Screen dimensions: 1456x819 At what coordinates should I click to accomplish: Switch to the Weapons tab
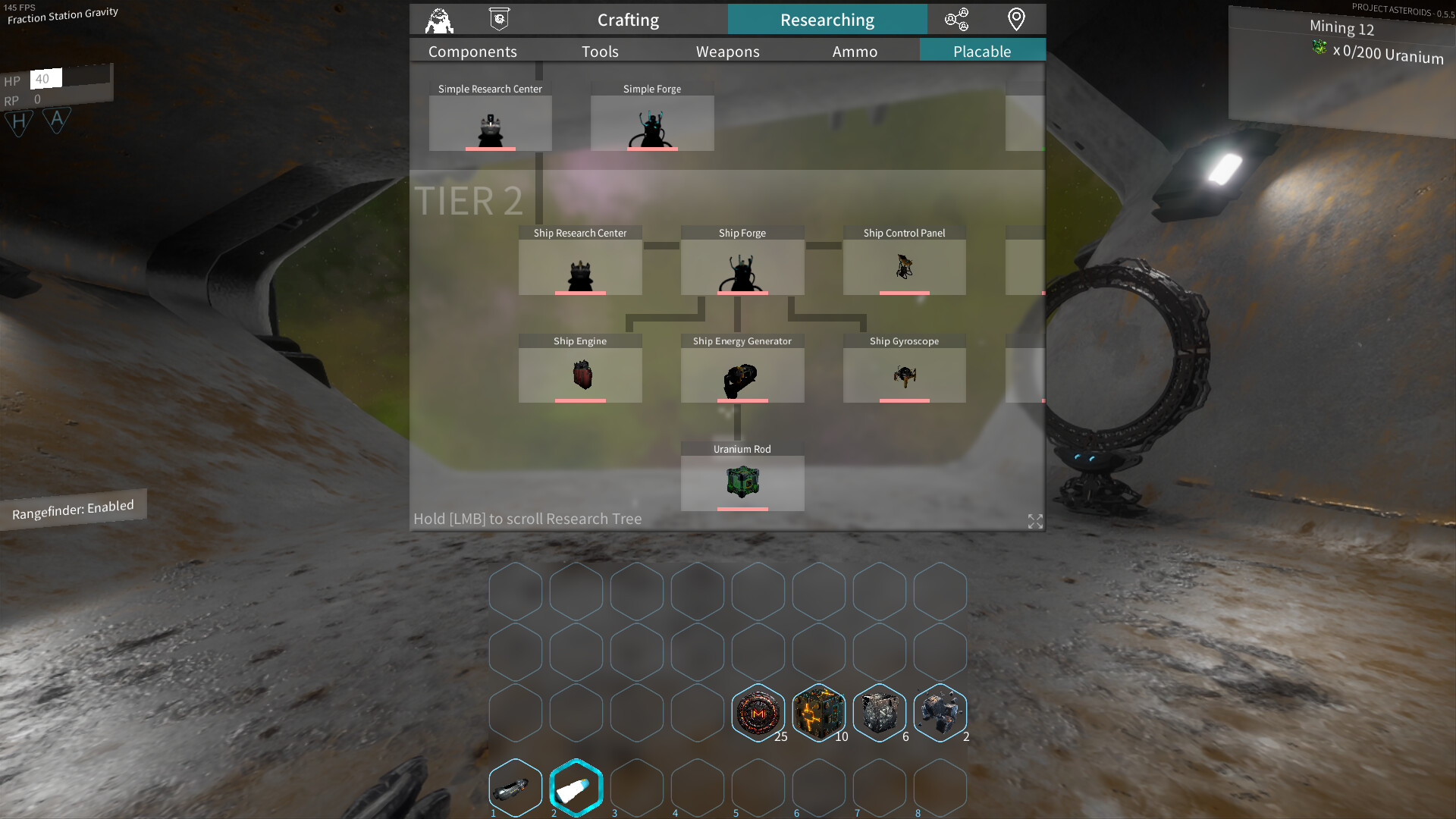pos(727,51)
